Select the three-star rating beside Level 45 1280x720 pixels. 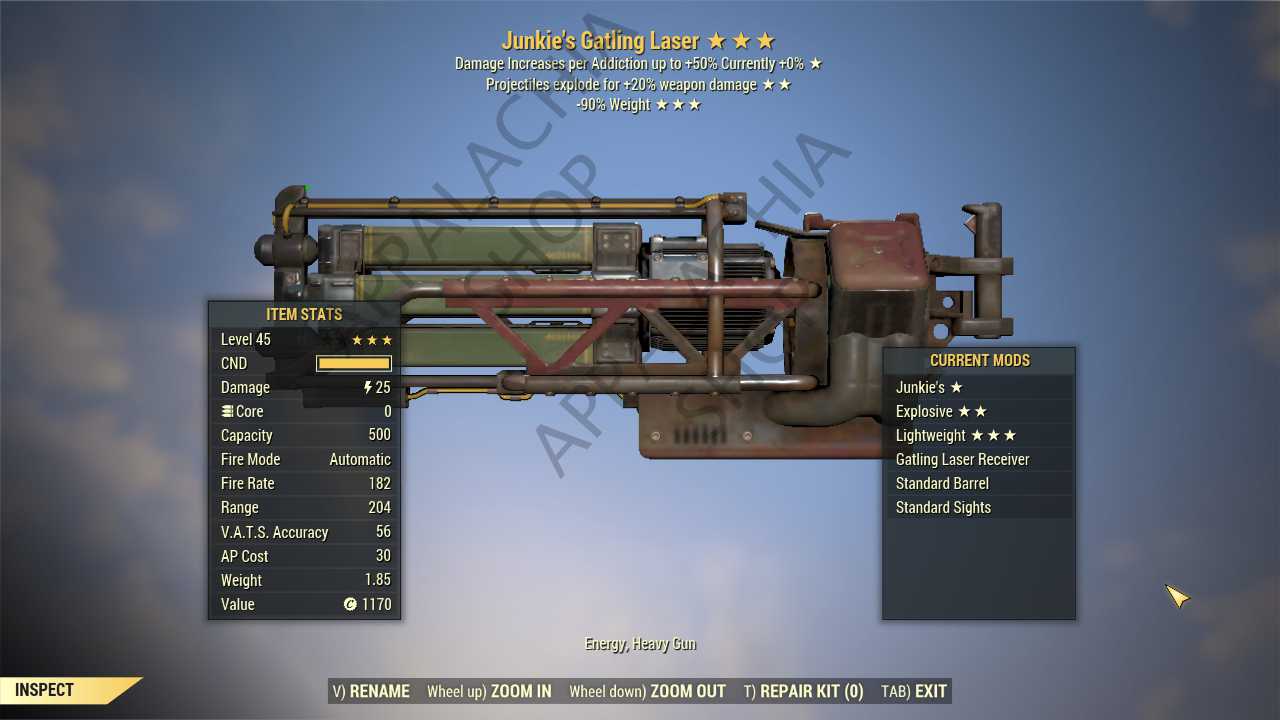(372, 339)
